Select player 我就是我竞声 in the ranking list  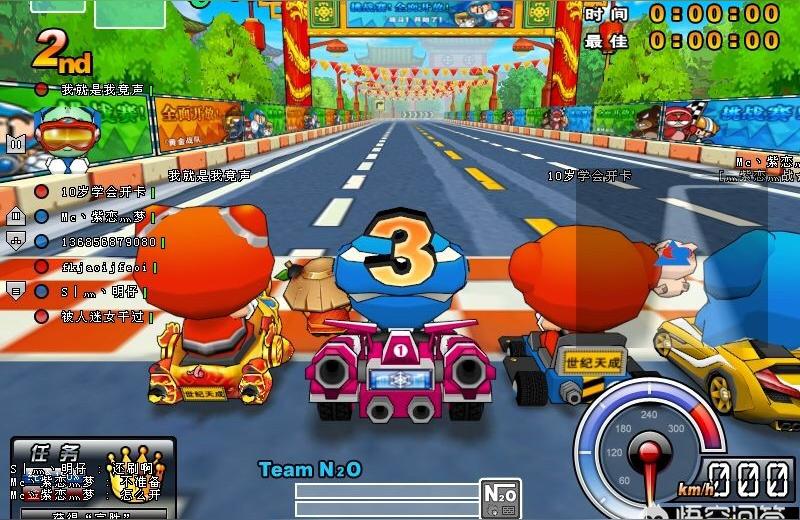point(100,90)
